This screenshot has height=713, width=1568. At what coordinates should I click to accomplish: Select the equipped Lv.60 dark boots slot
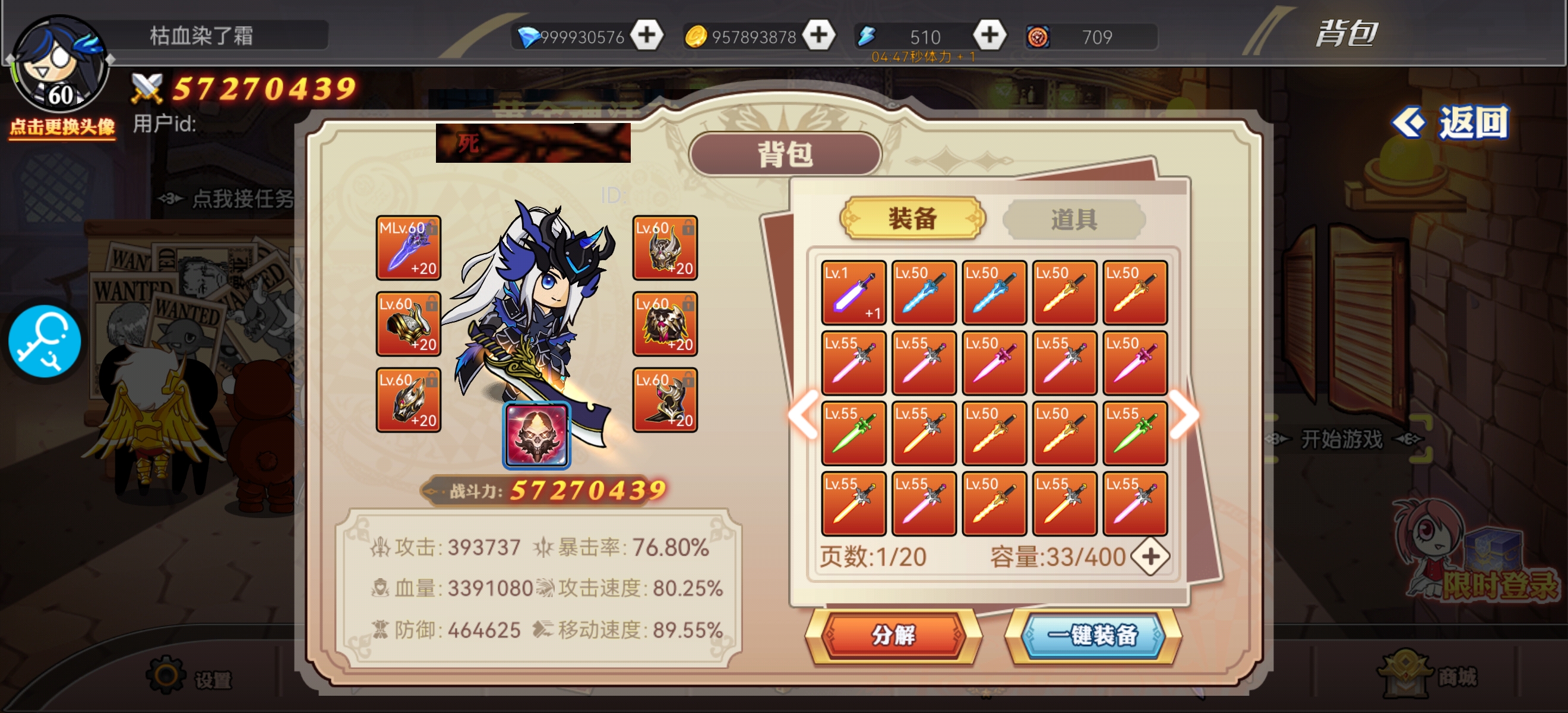click(665, 400)
